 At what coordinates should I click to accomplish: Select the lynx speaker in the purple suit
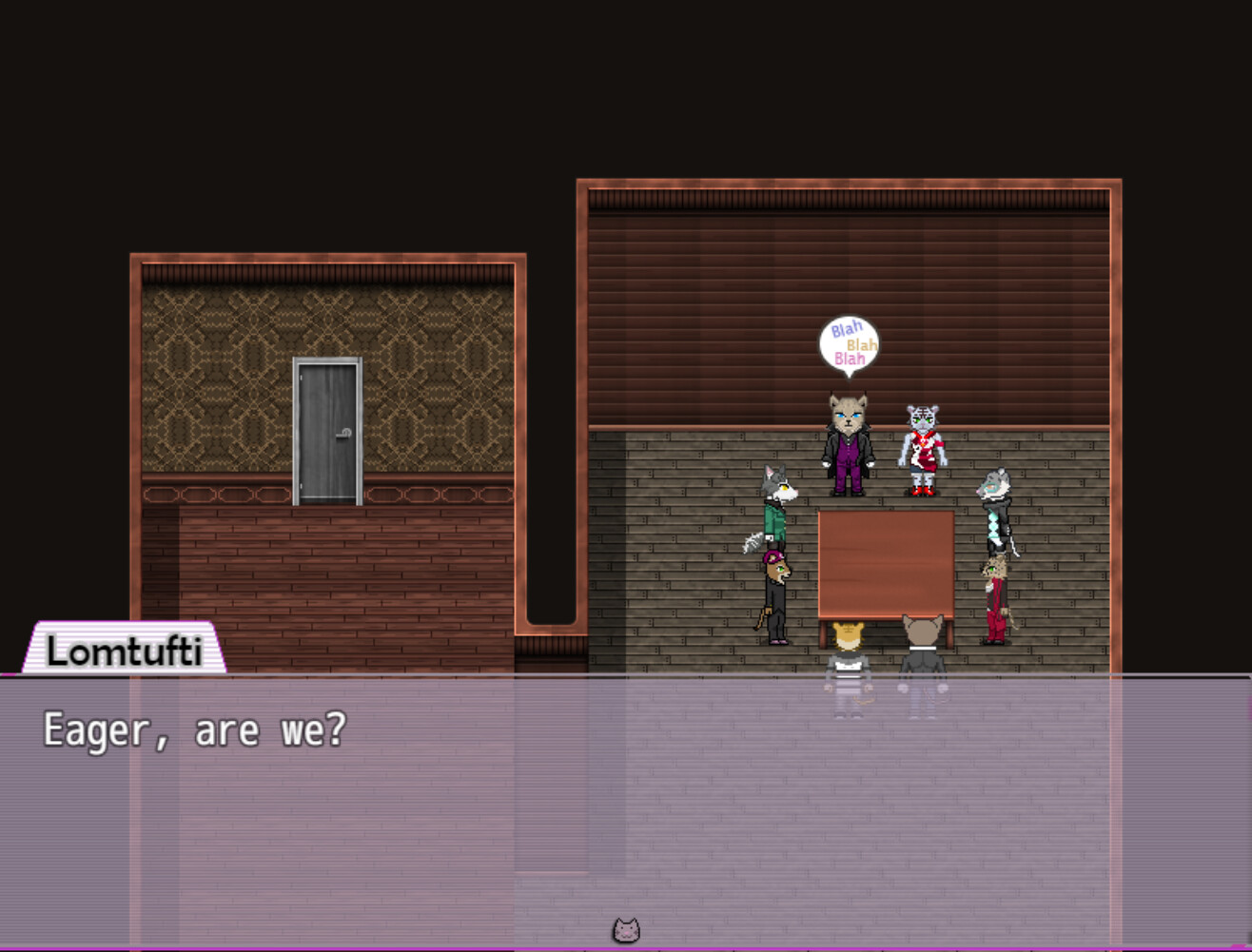(846, 442)
